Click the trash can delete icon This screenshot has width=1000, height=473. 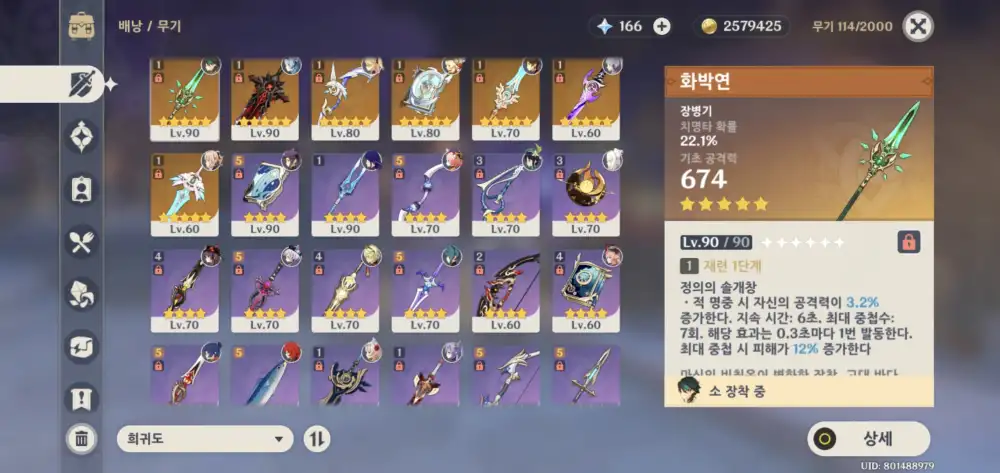81,437
